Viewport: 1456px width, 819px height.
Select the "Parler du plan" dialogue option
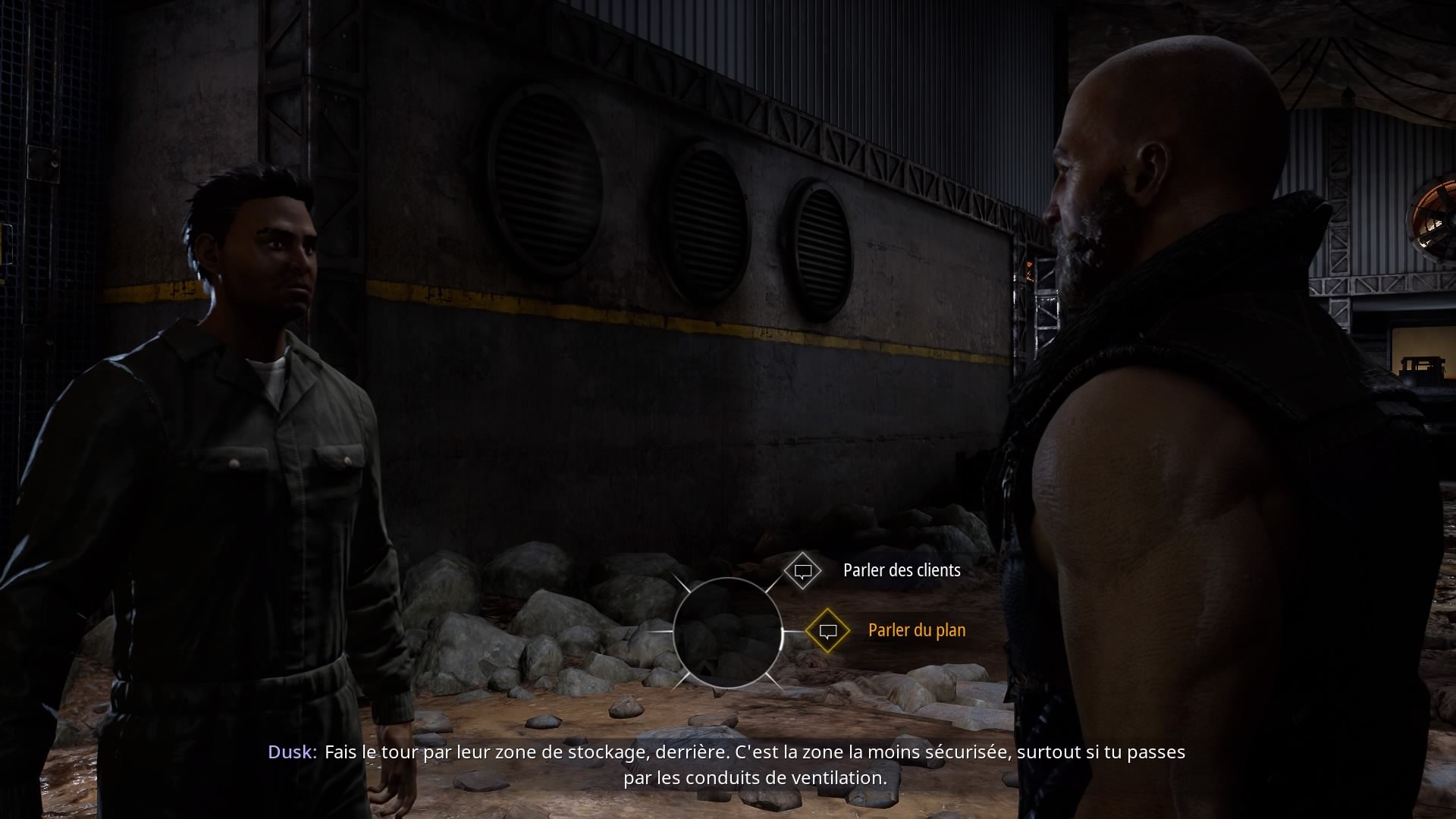[x=916, y=630]
